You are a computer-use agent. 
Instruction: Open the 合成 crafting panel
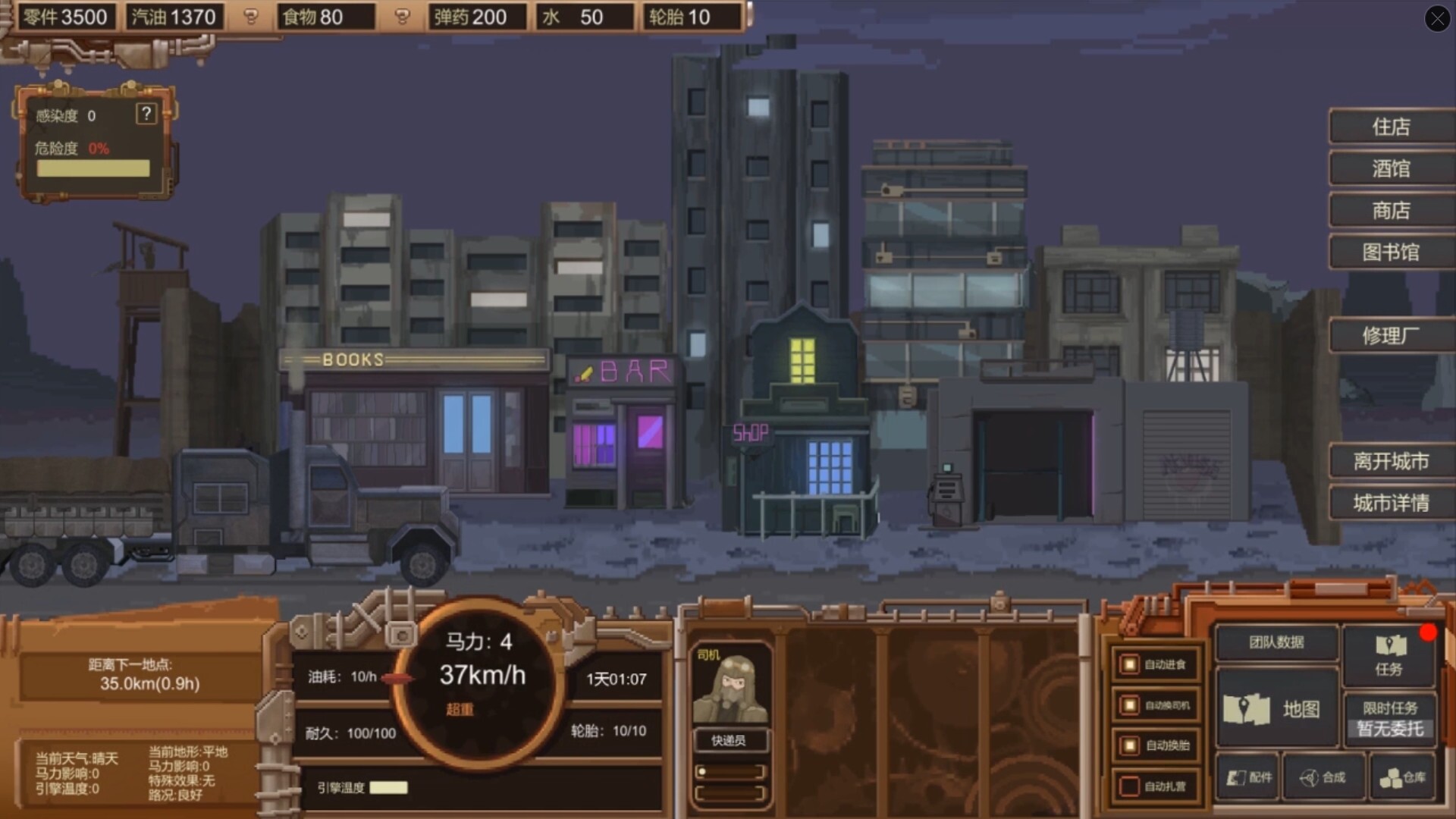(1323, 777)
